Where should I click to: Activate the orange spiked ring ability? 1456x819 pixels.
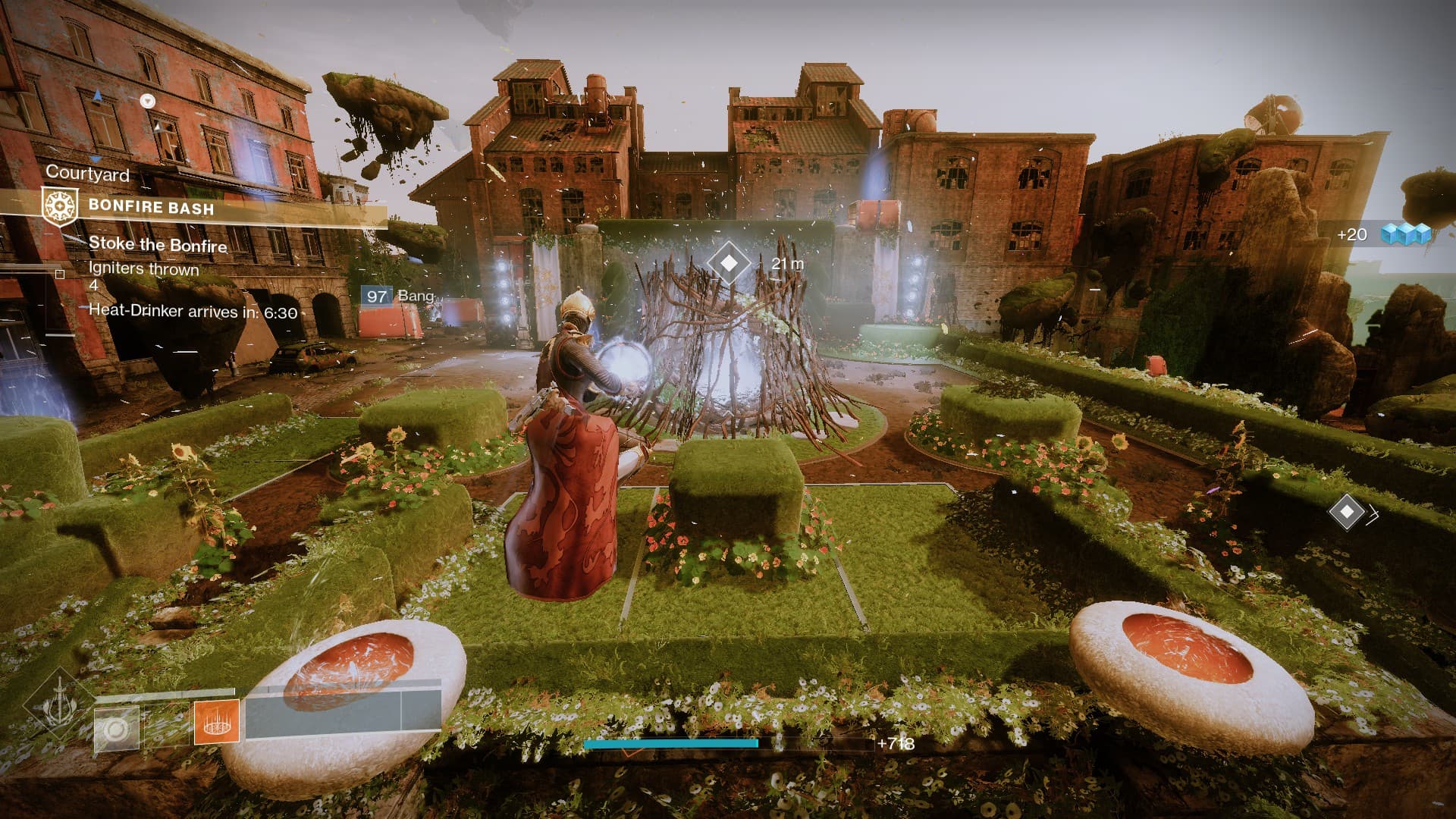click(x=217, y=721)
